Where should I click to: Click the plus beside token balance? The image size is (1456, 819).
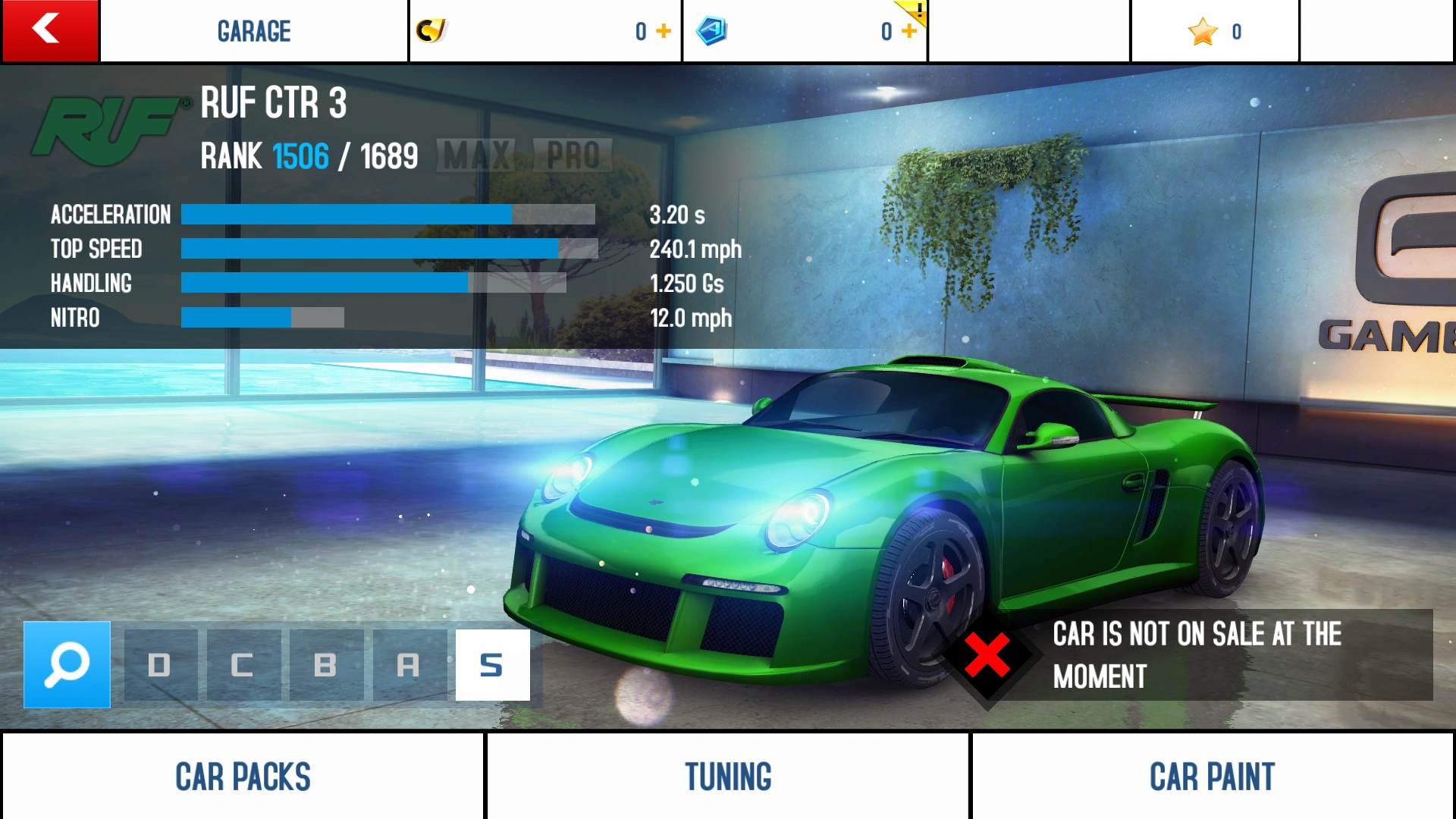click(x=907, y=31)
